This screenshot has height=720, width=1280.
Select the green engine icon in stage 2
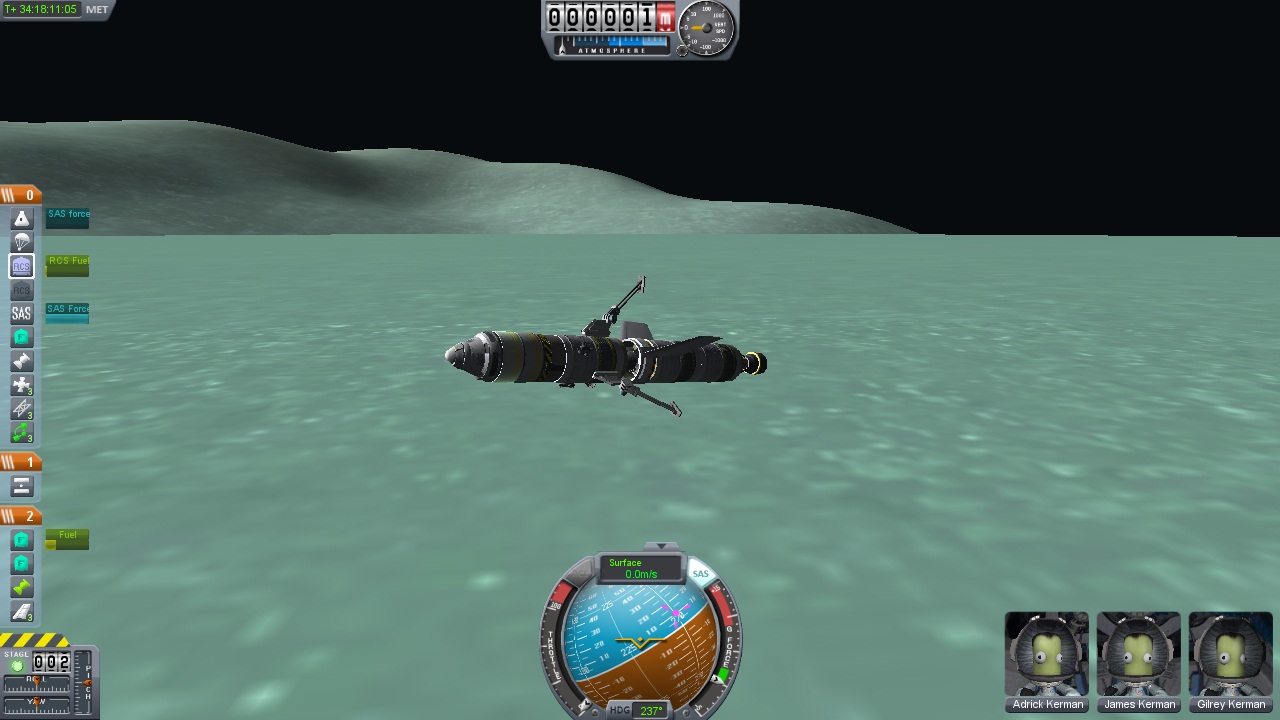(21, 588)
